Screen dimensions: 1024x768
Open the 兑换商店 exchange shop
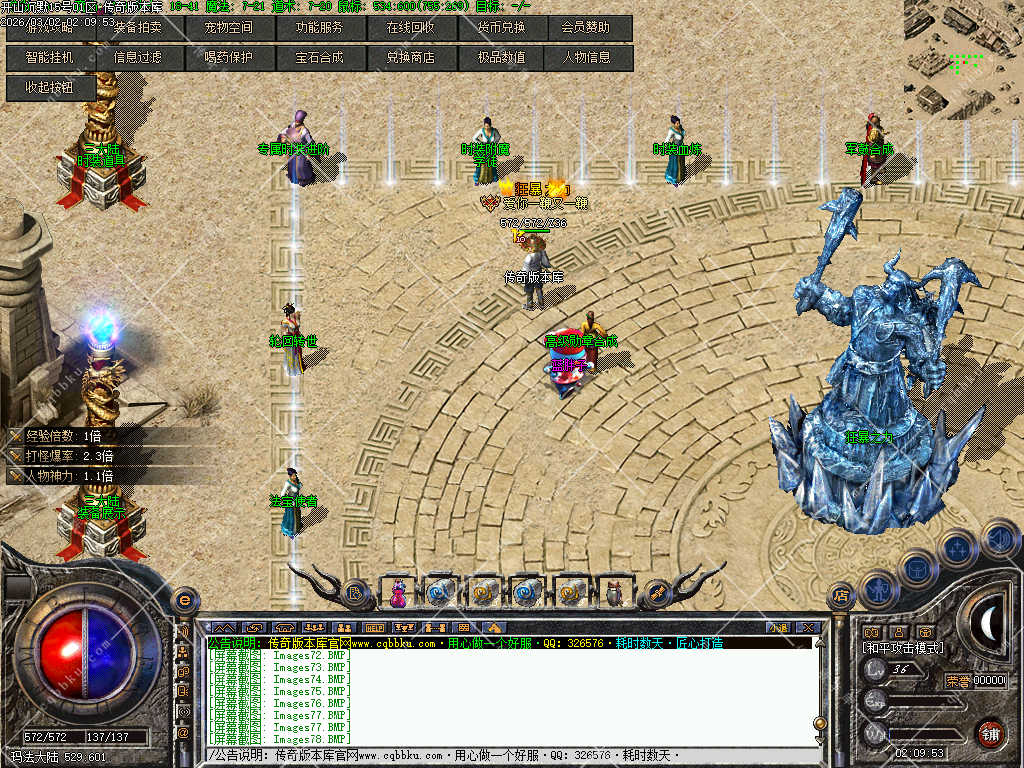point(410,57)
